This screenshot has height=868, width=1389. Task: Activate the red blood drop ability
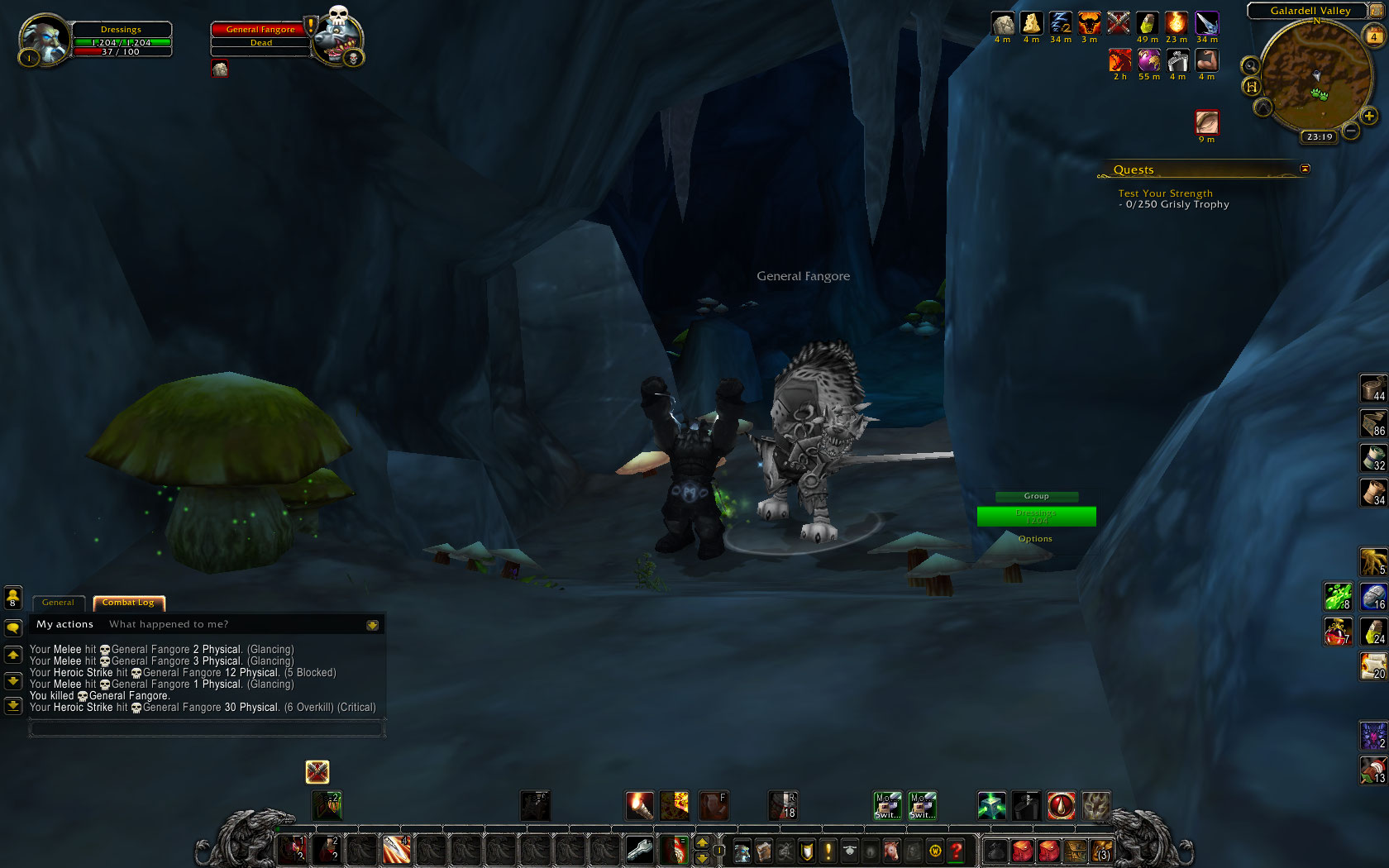(1061, 805)
